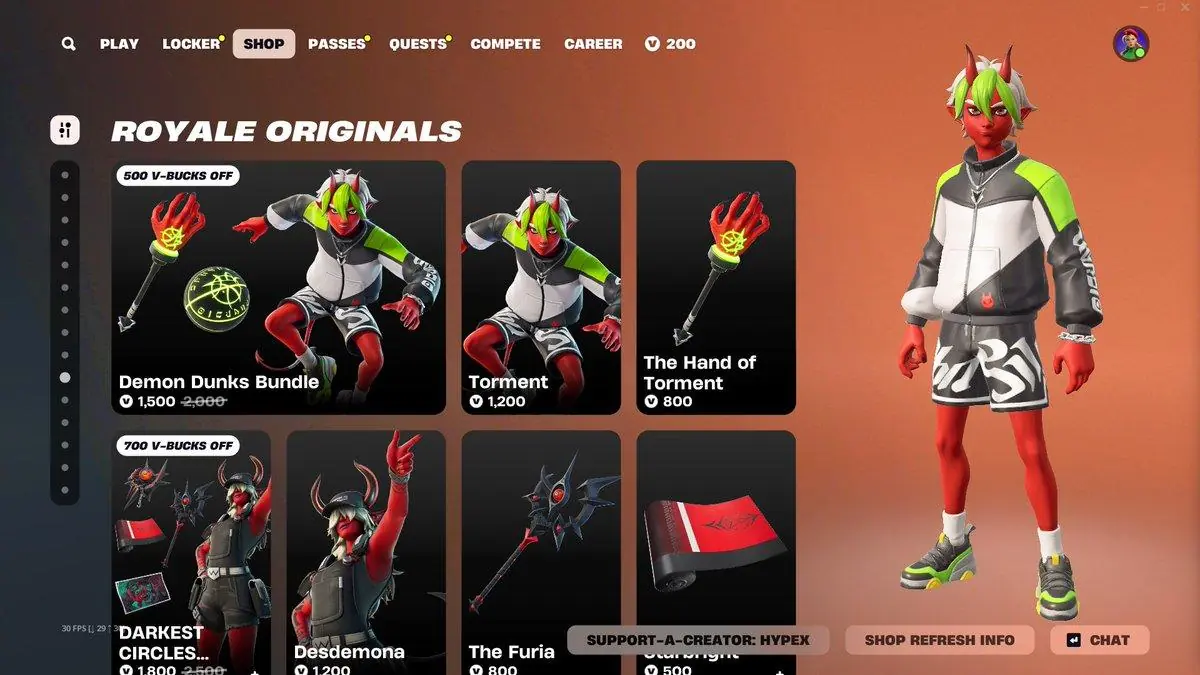The width and height of the screenshot is (1200, 675).
Task: Open the player profile avatar
Action: (1131, 44)
